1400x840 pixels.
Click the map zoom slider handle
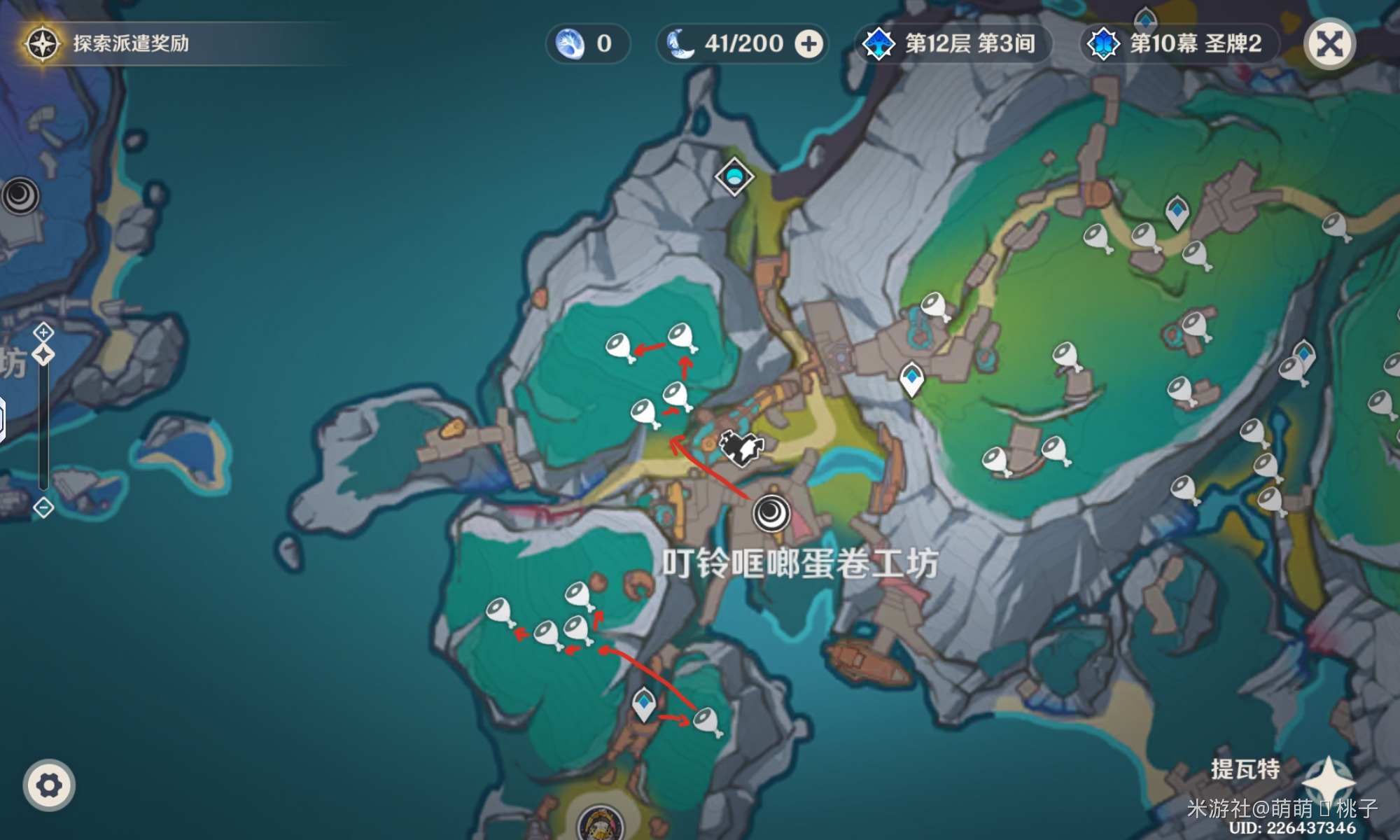click(43, 355)
